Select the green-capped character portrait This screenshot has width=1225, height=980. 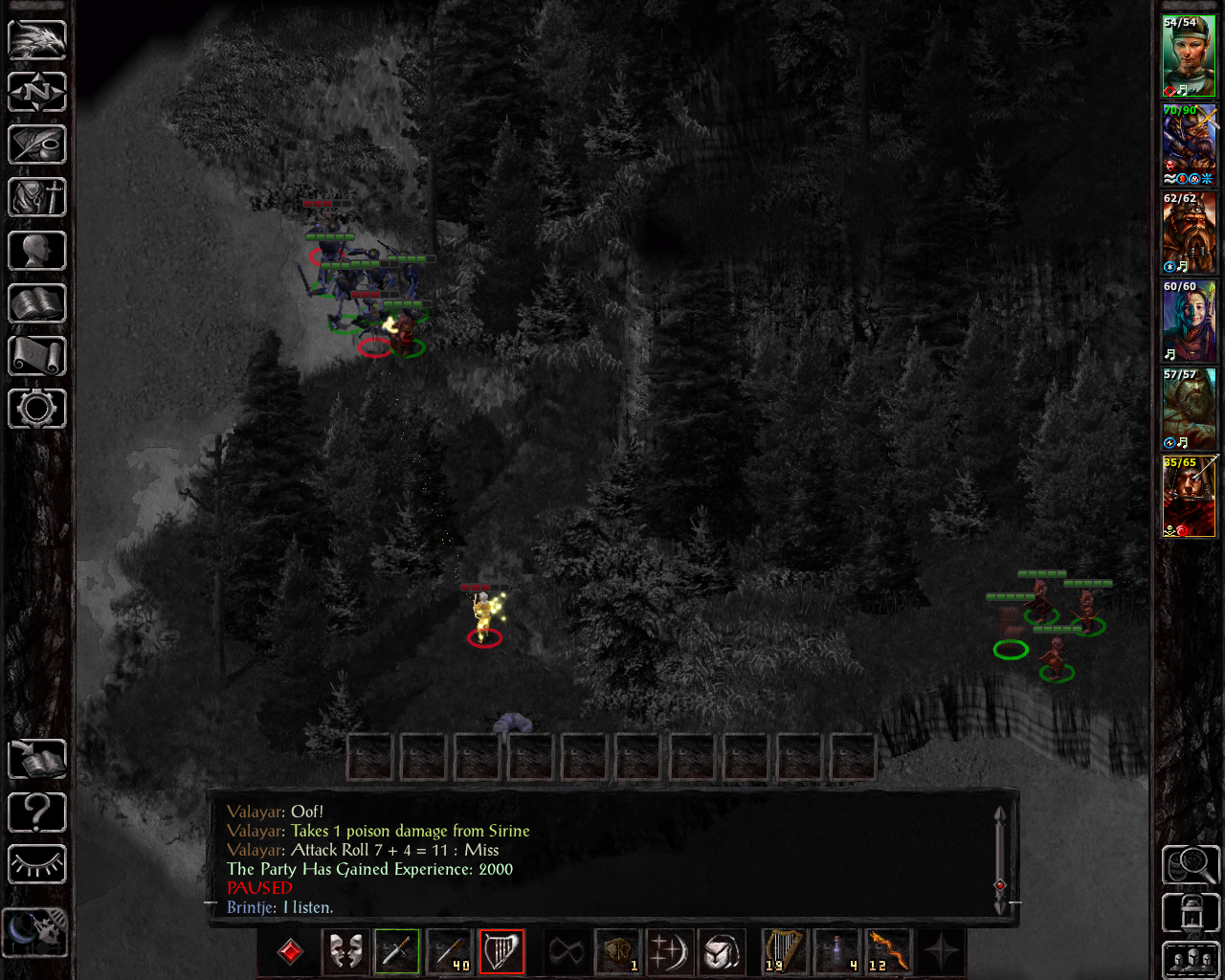(x=1189, y=56)
